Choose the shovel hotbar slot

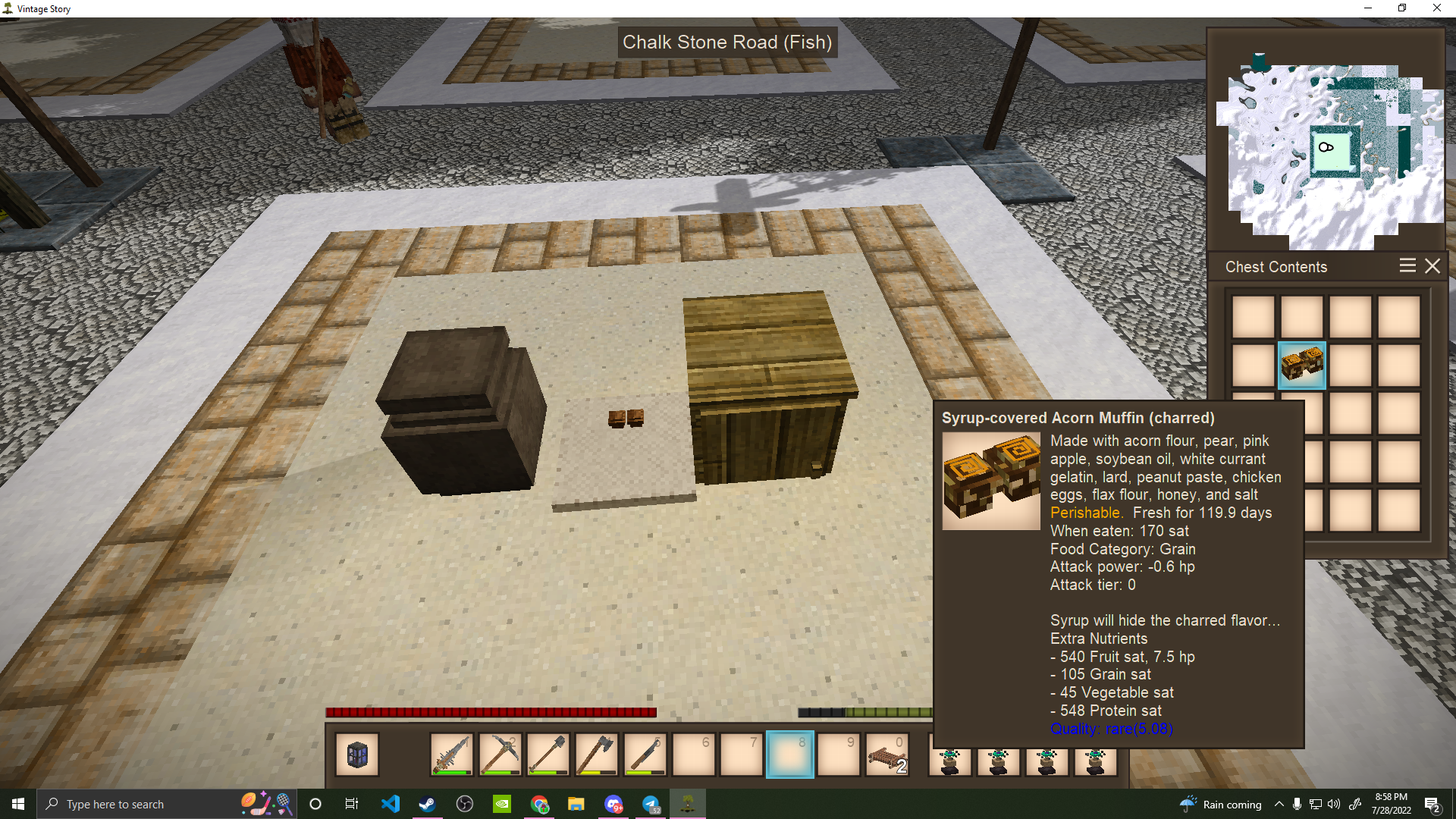(x=548, y=755)
